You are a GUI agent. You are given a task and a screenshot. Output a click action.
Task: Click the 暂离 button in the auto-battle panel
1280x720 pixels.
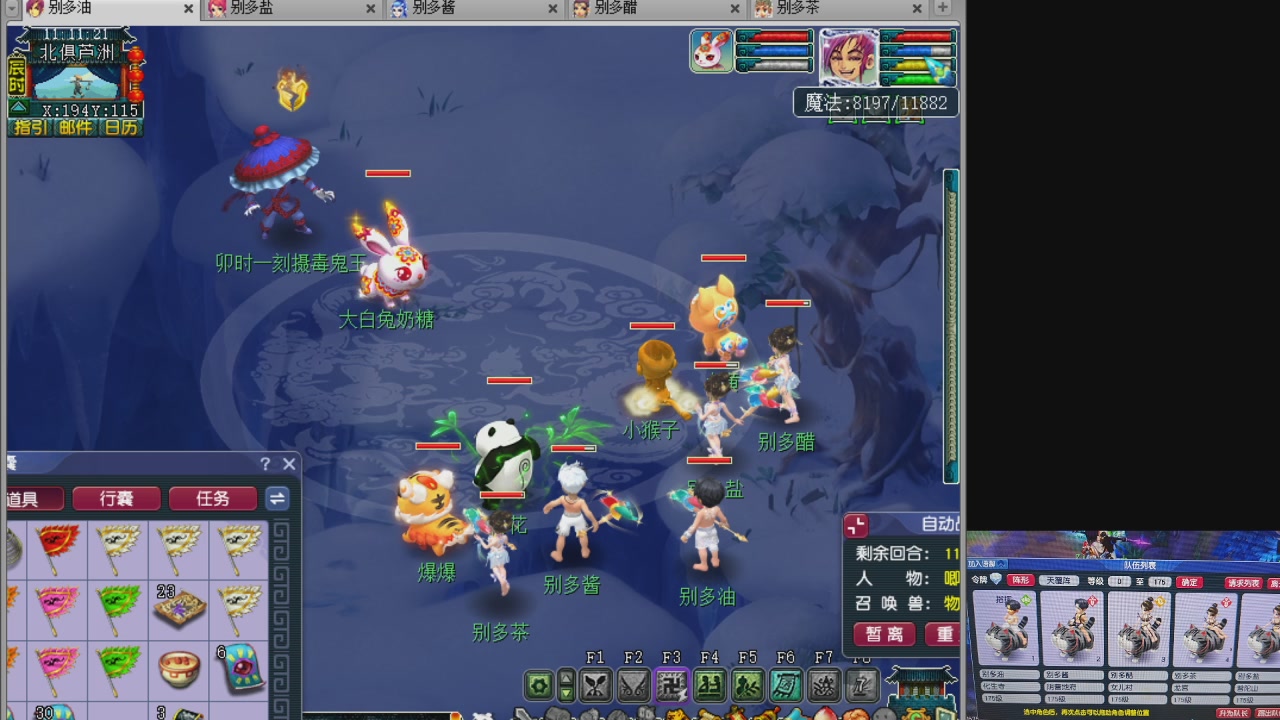(882, 634)
